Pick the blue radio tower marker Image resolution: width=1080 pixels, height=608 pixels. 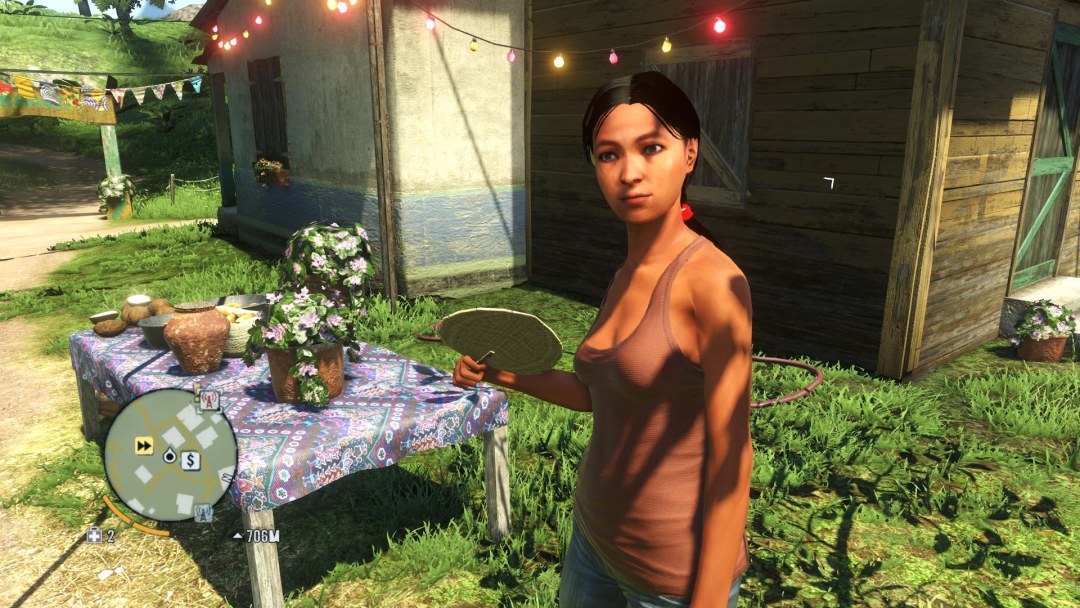(203, 513)
